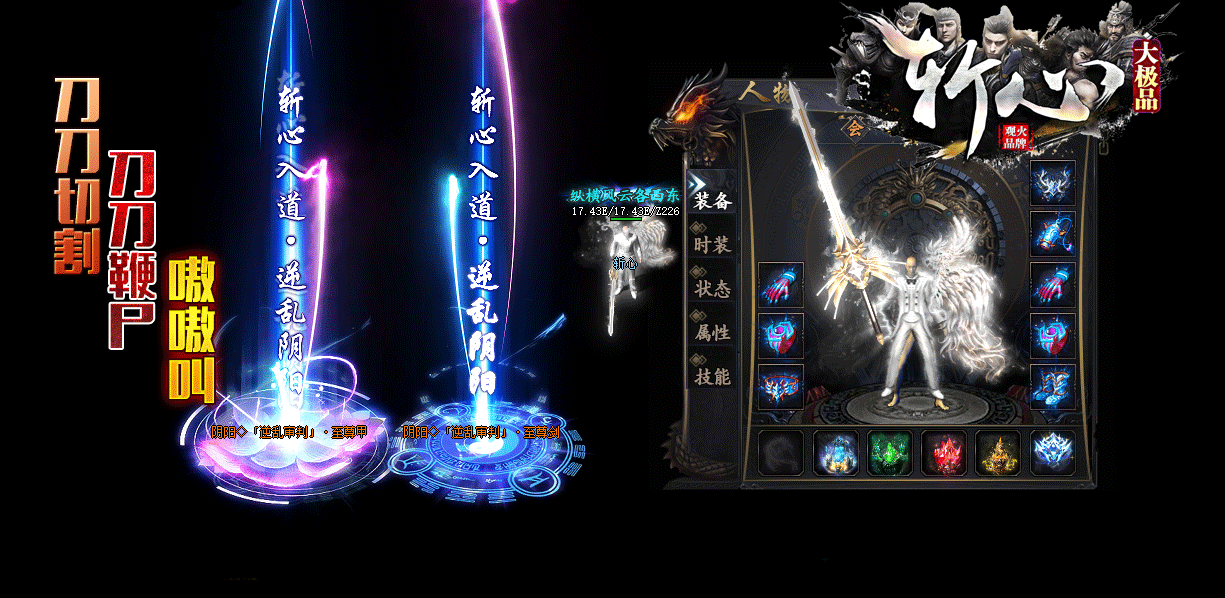The width and height of the screenshot is (1225, 598).
Task: Select the green gem slot
Action: coord(889,453)
